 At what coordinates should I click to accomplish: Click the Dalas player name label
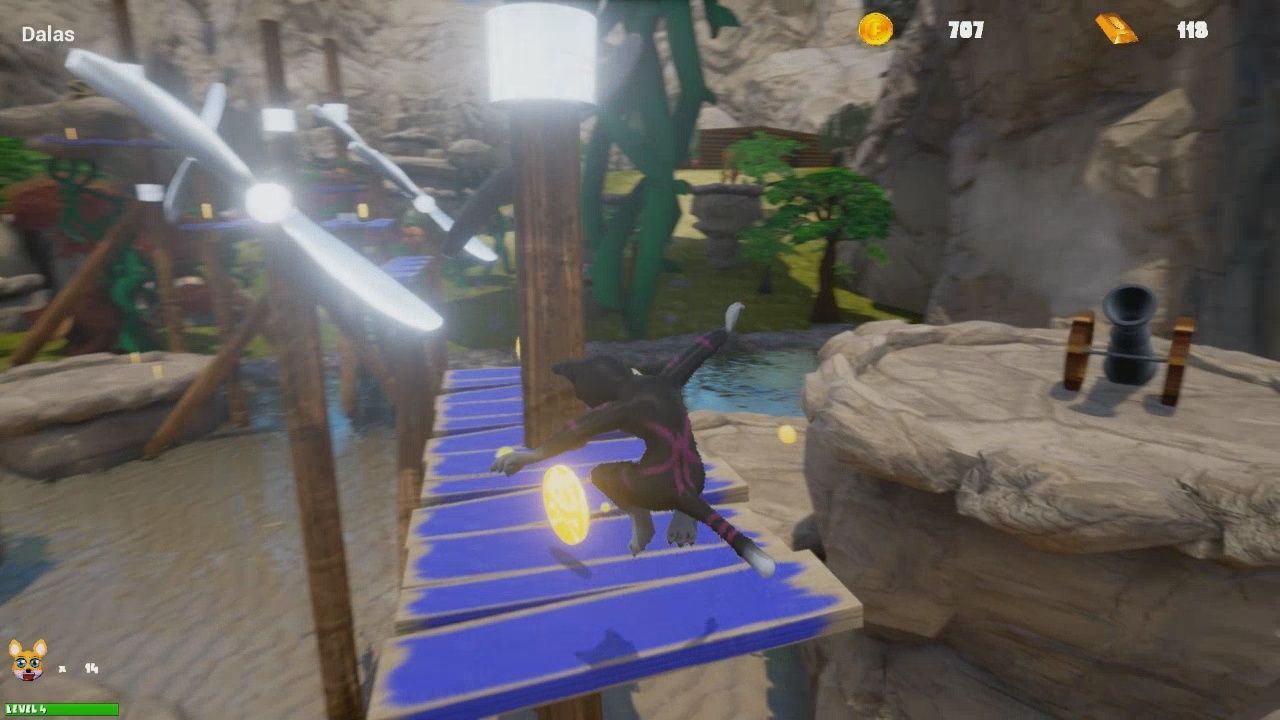coord(46,33)
